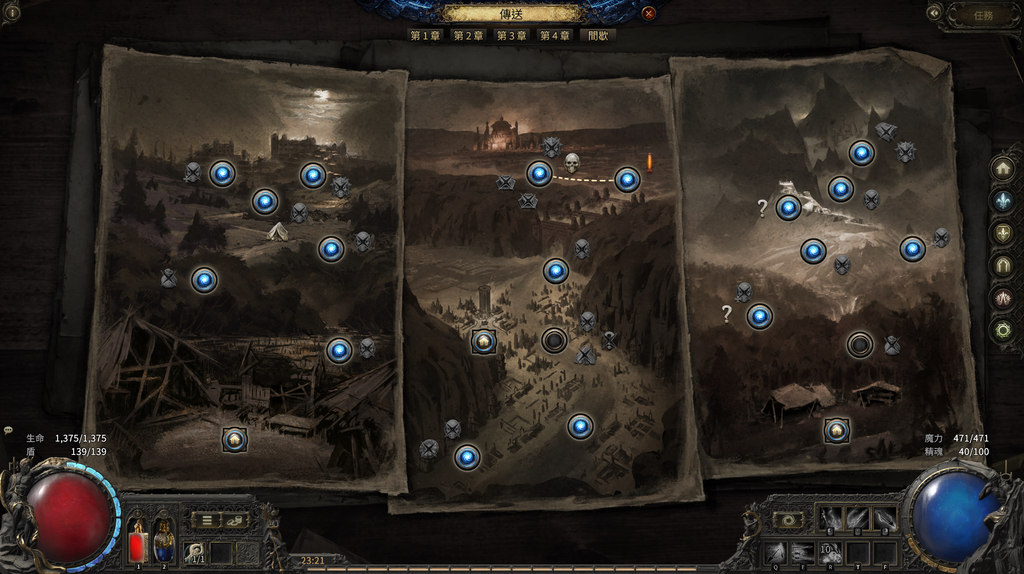This screenshot has width=1024, height=574.
Task: Open the 第2章 chapter tab
Action: pos(468,35)
